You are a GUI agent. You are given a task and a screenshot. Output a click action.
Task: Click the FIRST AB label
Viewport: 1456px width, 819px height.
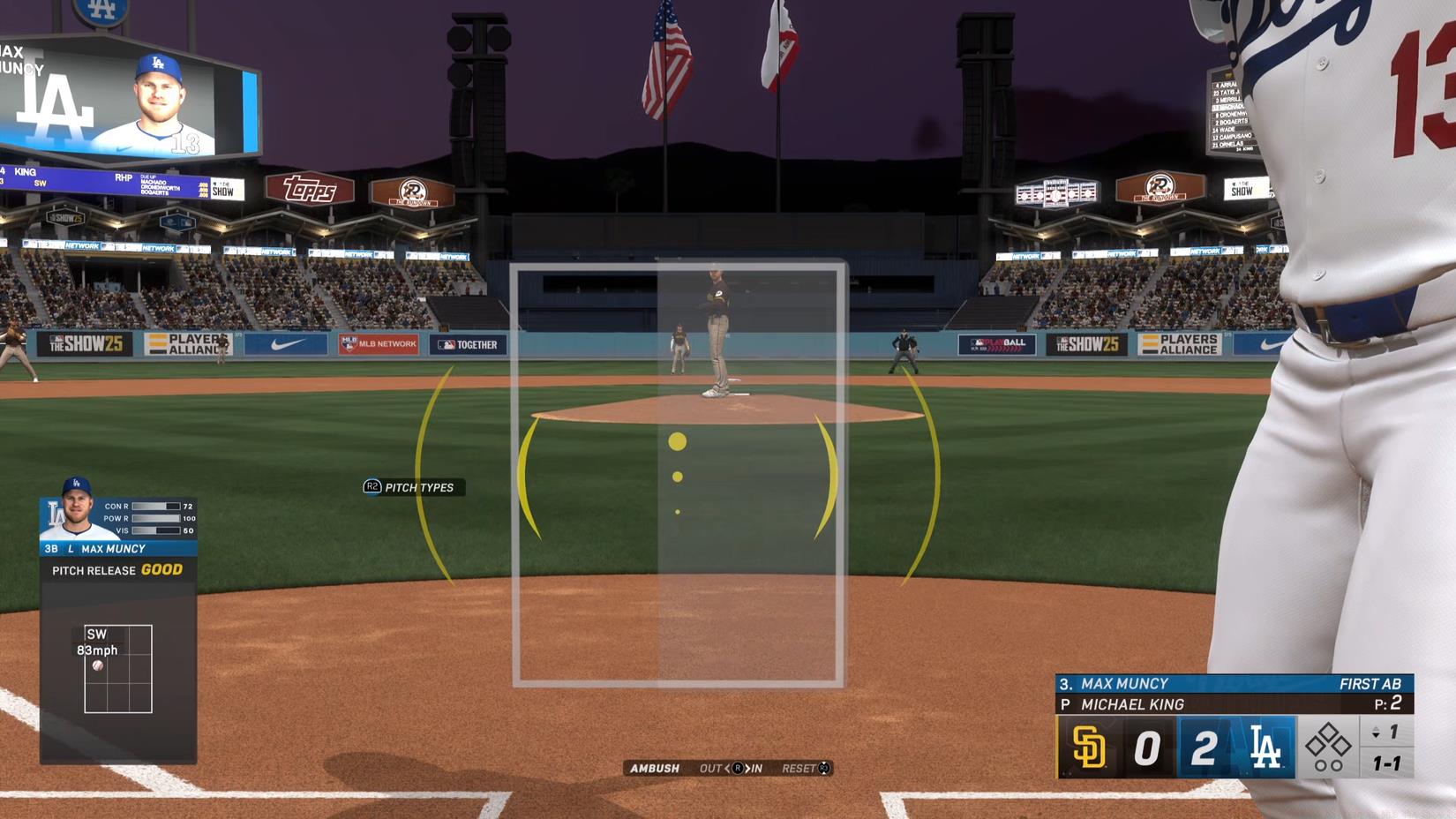click(1371, 683)
